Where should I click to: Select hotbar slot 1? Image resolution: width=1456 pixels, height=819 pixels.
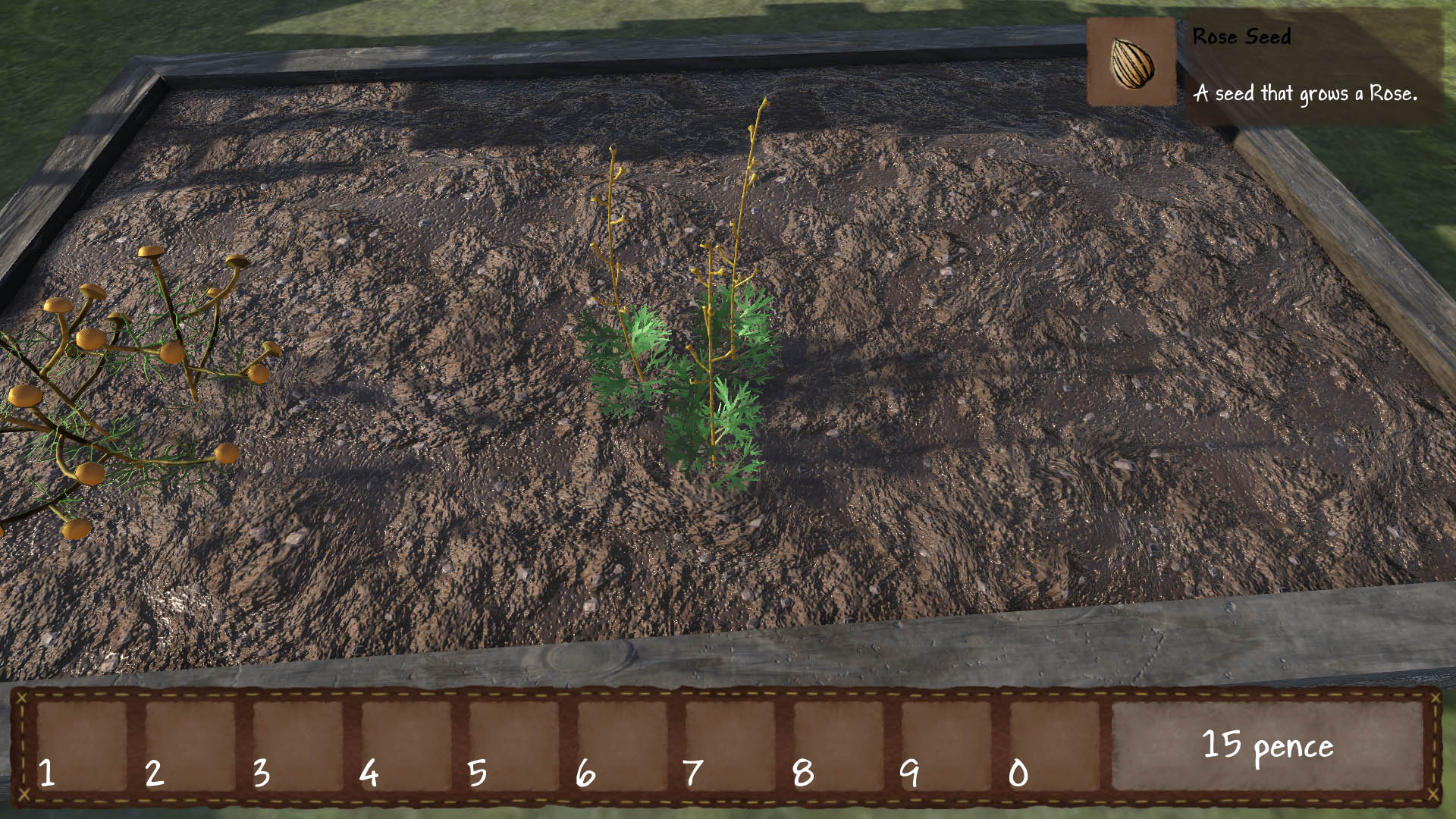82,745
